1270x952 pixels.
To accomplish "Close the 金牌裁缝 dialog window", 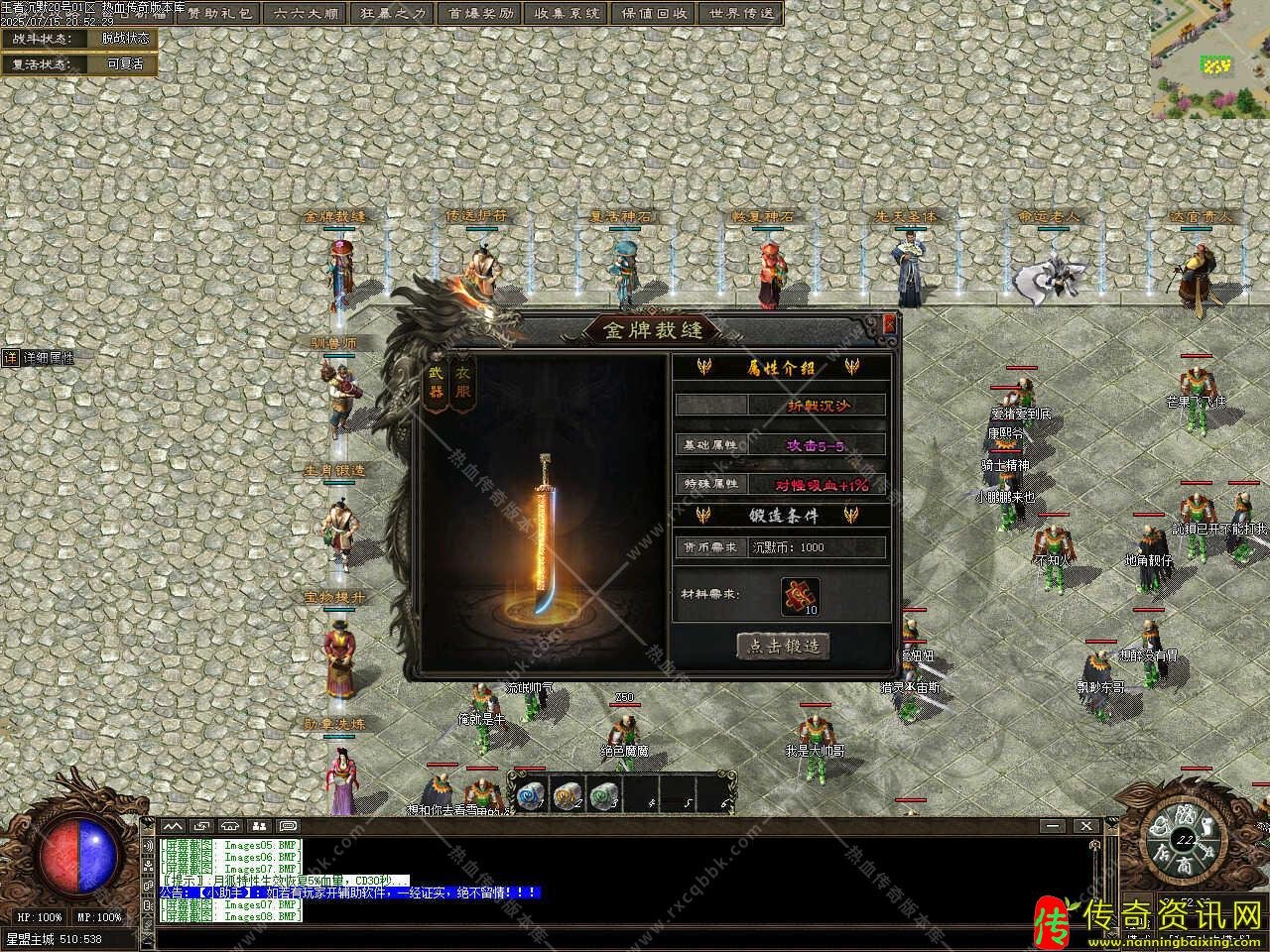I will tap(889, 323).
